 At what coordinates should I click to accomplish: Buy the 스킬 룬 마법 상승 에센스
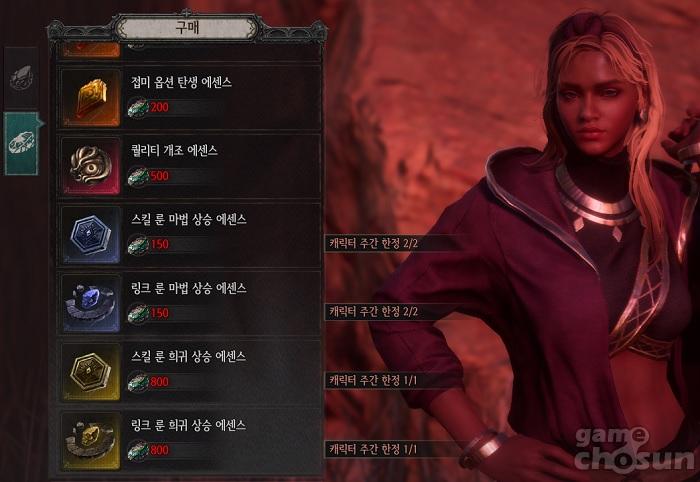click(190, 232)
